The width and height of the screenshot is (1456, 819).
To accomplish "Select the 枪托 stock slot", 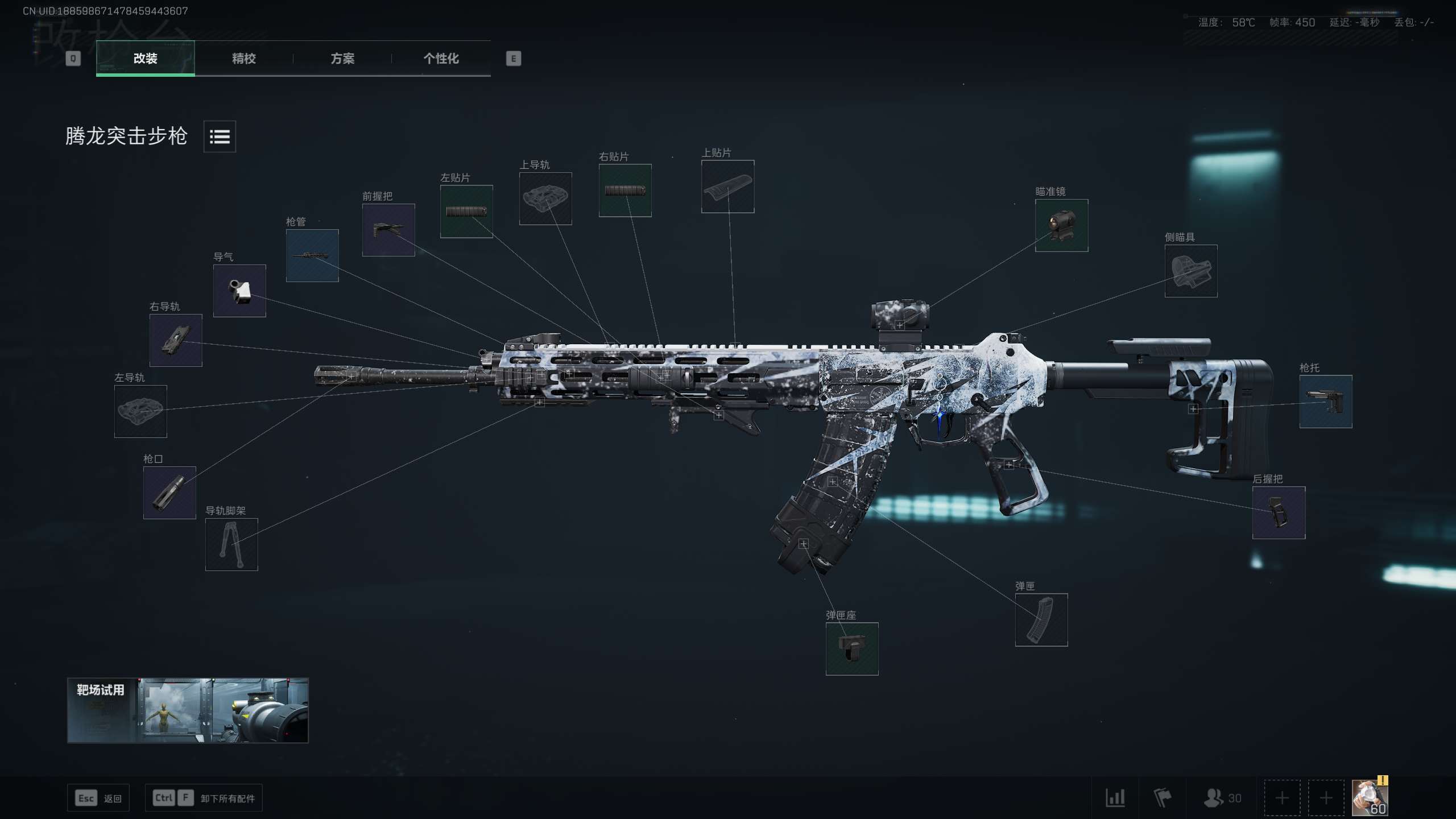I will coord(1325,402).
